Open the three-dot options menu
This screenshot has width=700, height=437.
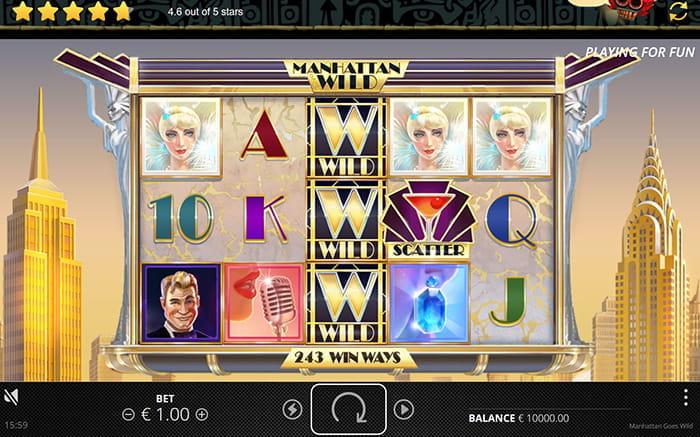point(685,398)
